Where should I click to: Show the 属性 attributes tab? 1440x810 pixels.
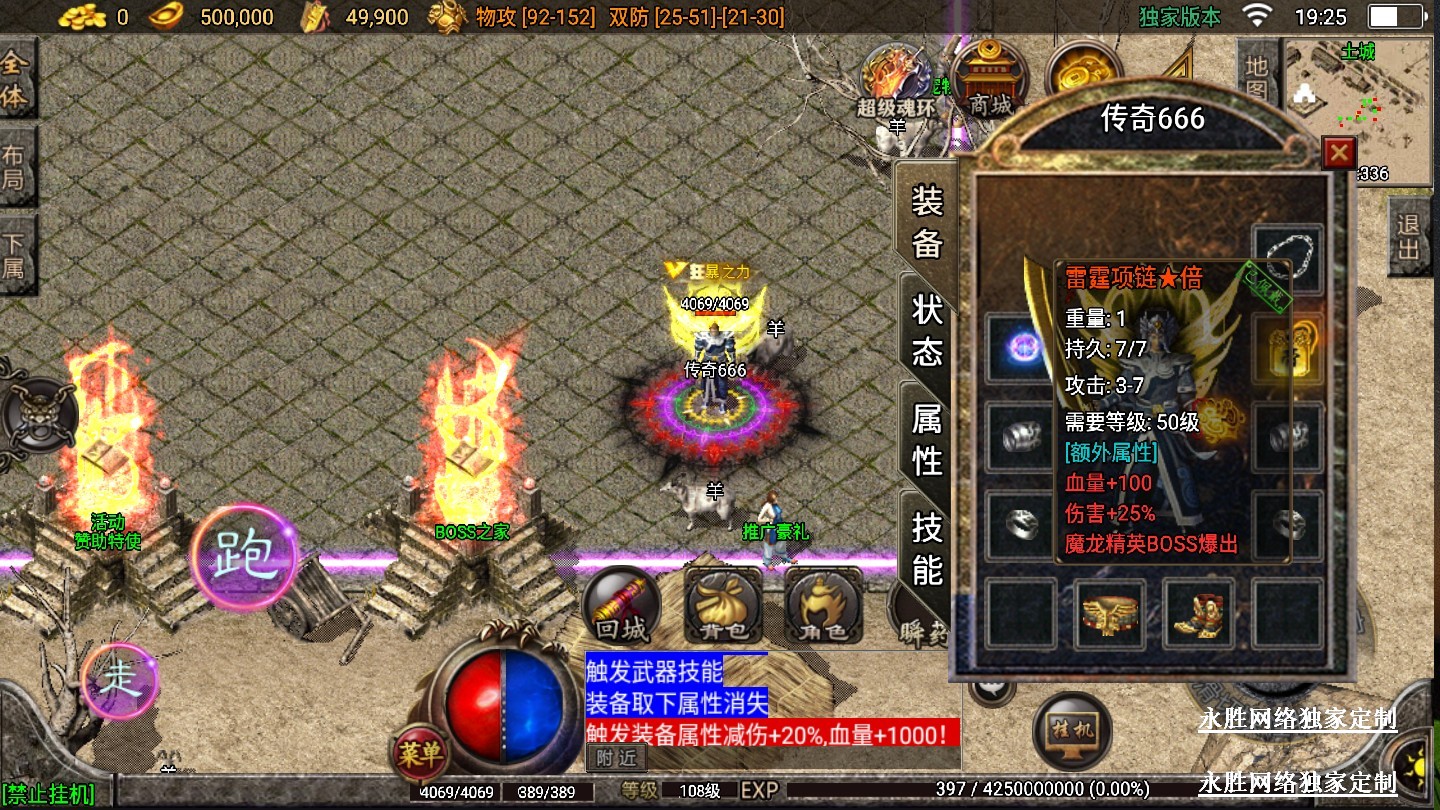927,440
